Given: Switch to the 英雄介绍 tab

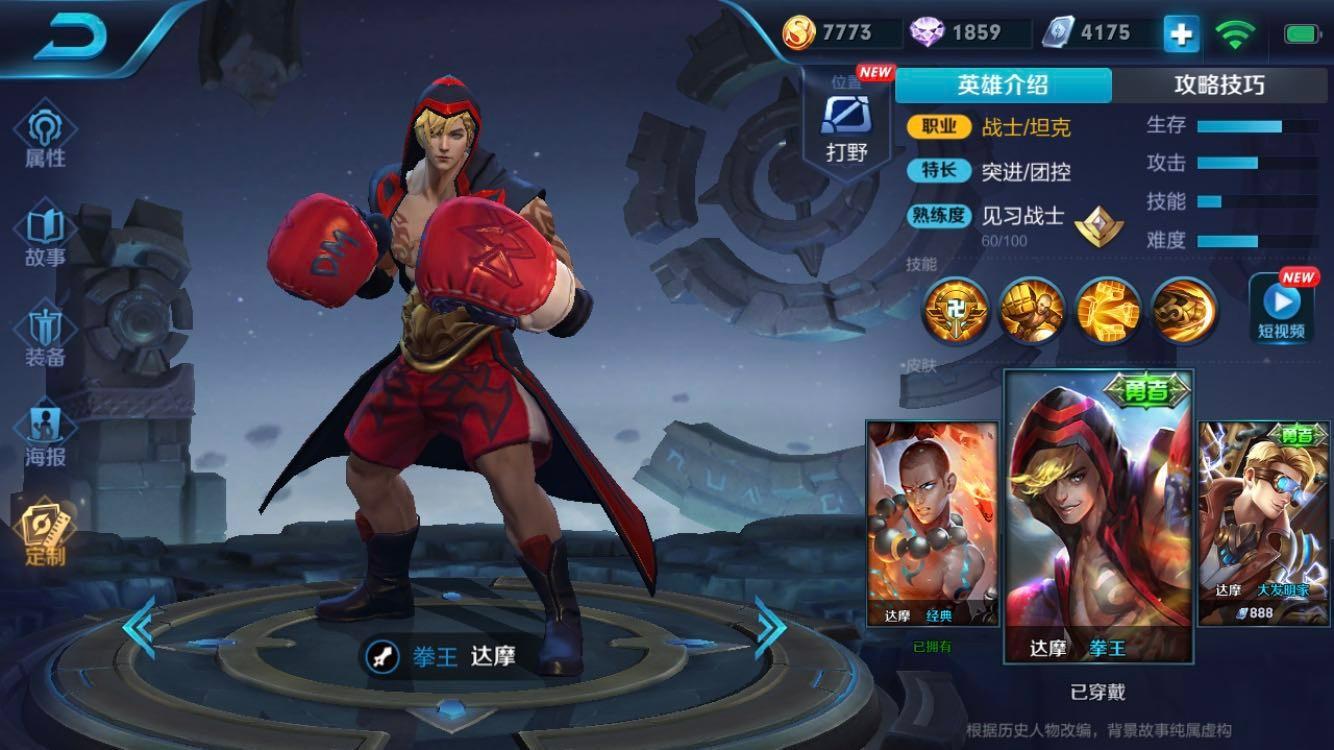Looking at the screenshot, I should click(x=1002, y=85).
